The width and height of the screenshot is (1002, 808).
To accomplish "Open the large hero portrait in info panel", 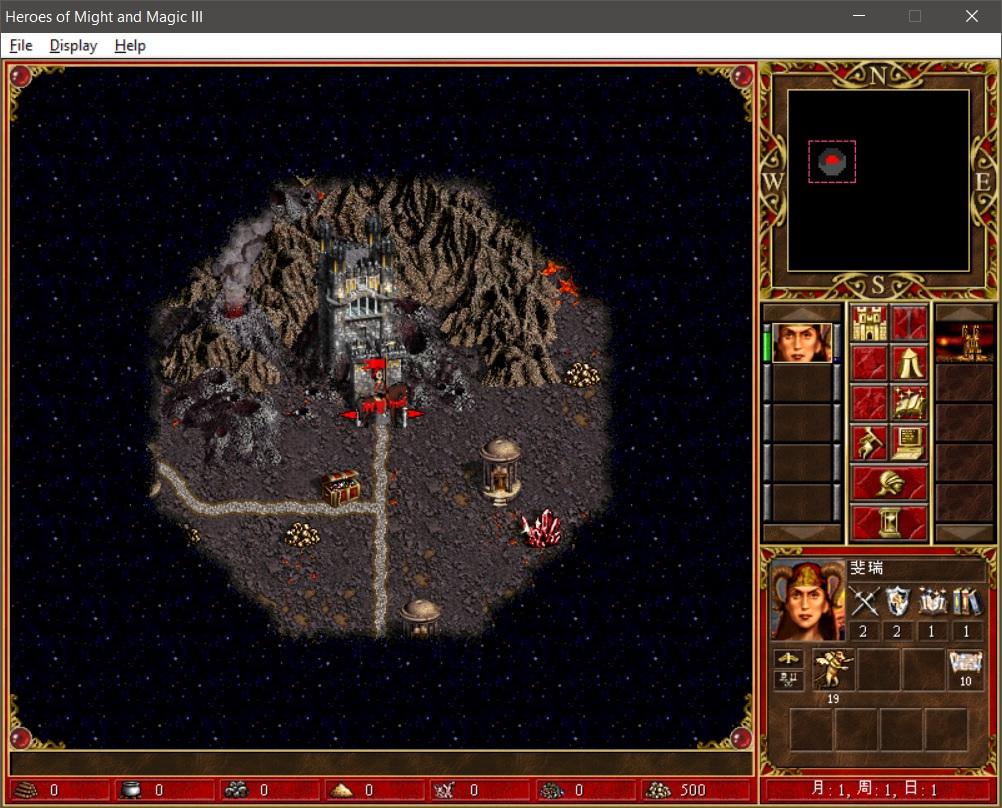I will tap(805, 601).
